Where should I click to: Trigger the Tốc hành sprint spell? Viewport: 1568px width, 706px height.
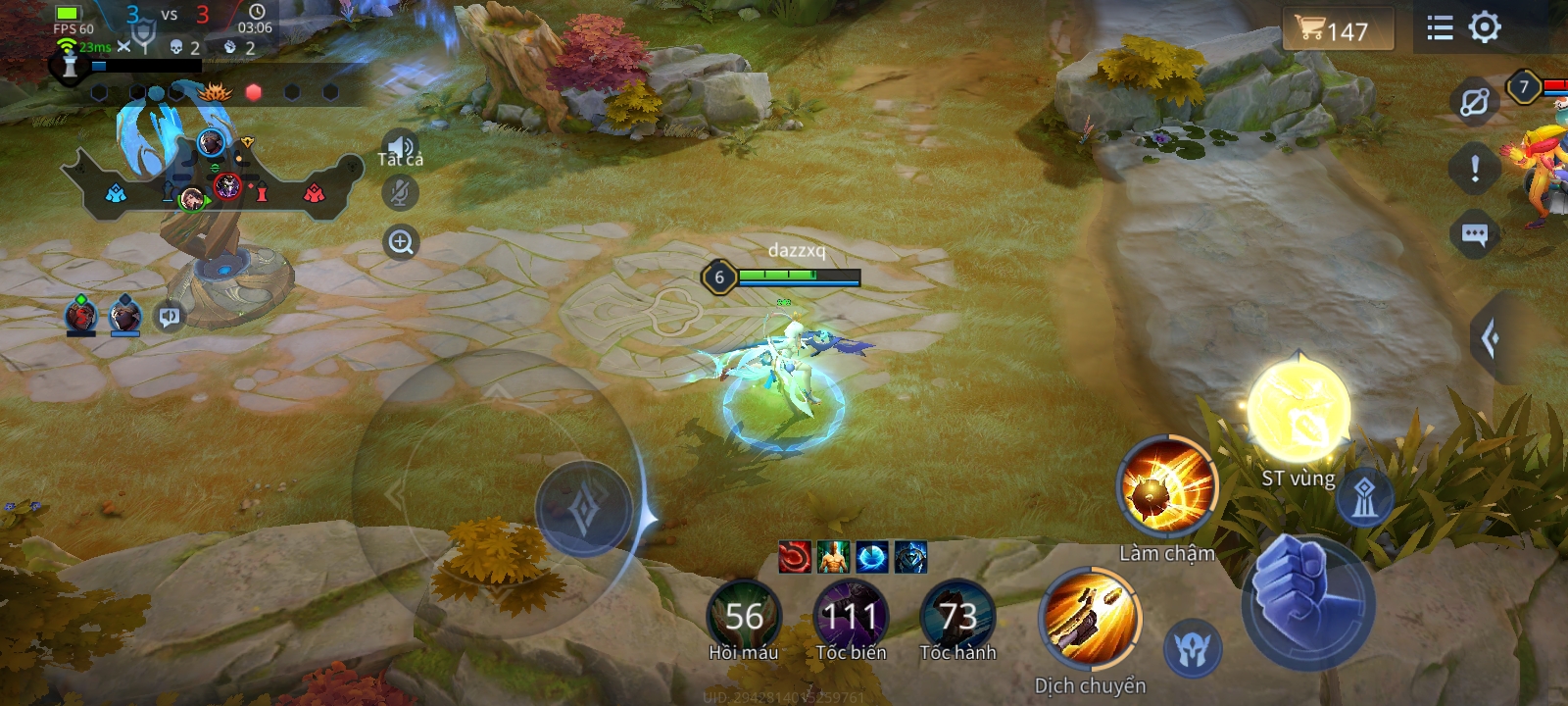click(x=957, y=616)
